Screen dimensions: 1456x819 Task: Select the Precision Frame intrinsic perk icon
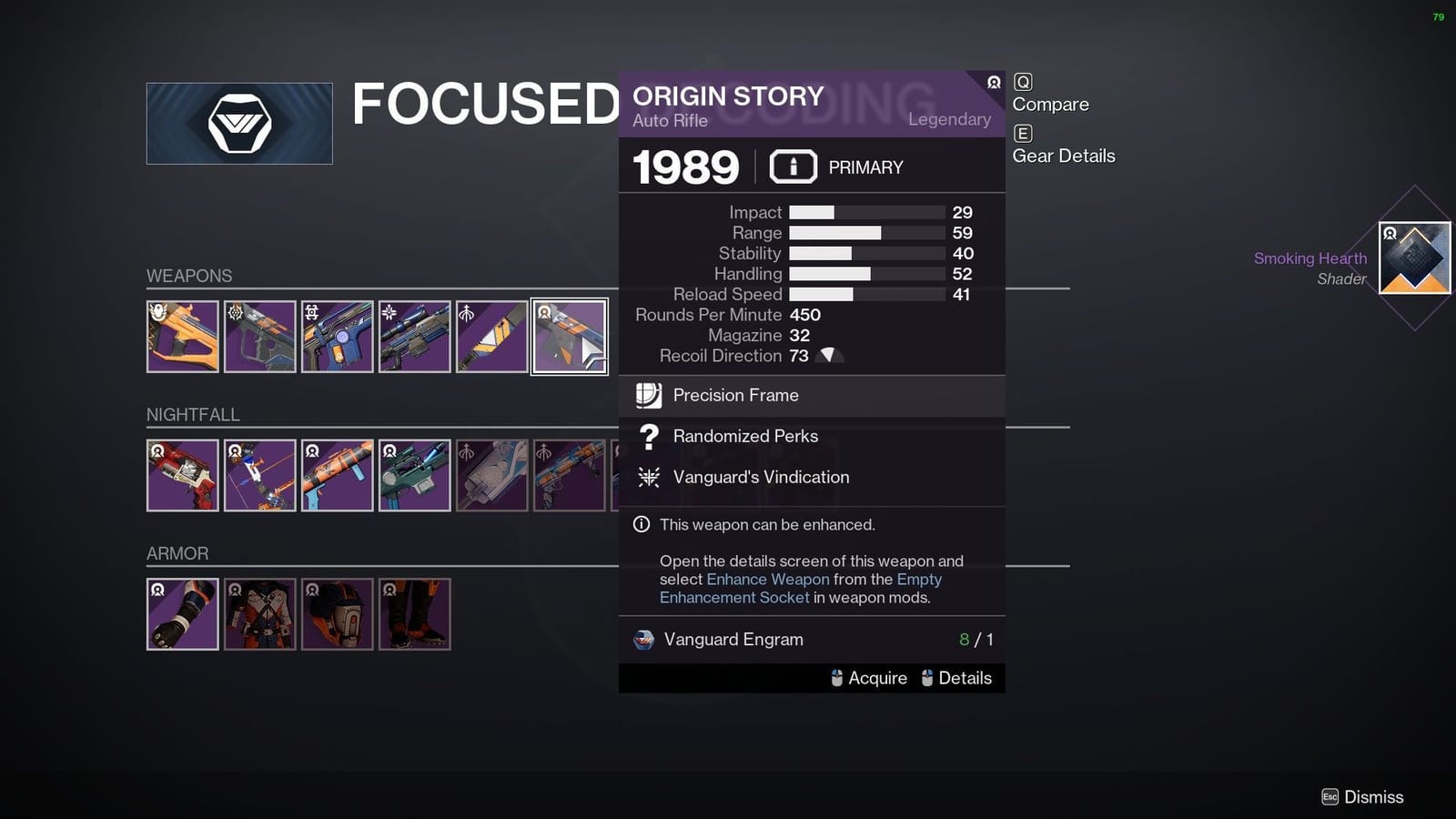coord(648,395)
